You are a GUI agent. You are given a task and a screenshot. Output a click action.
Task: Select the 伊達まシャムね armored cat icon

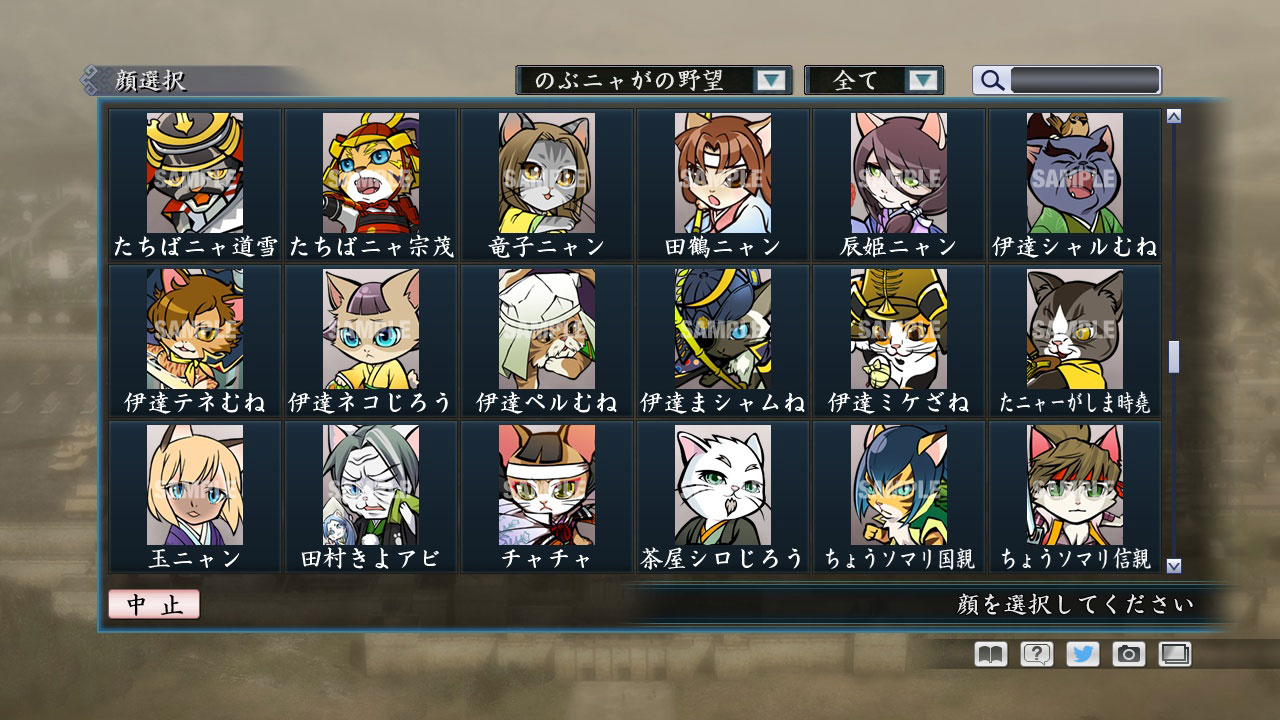click(x=722, y=330)
